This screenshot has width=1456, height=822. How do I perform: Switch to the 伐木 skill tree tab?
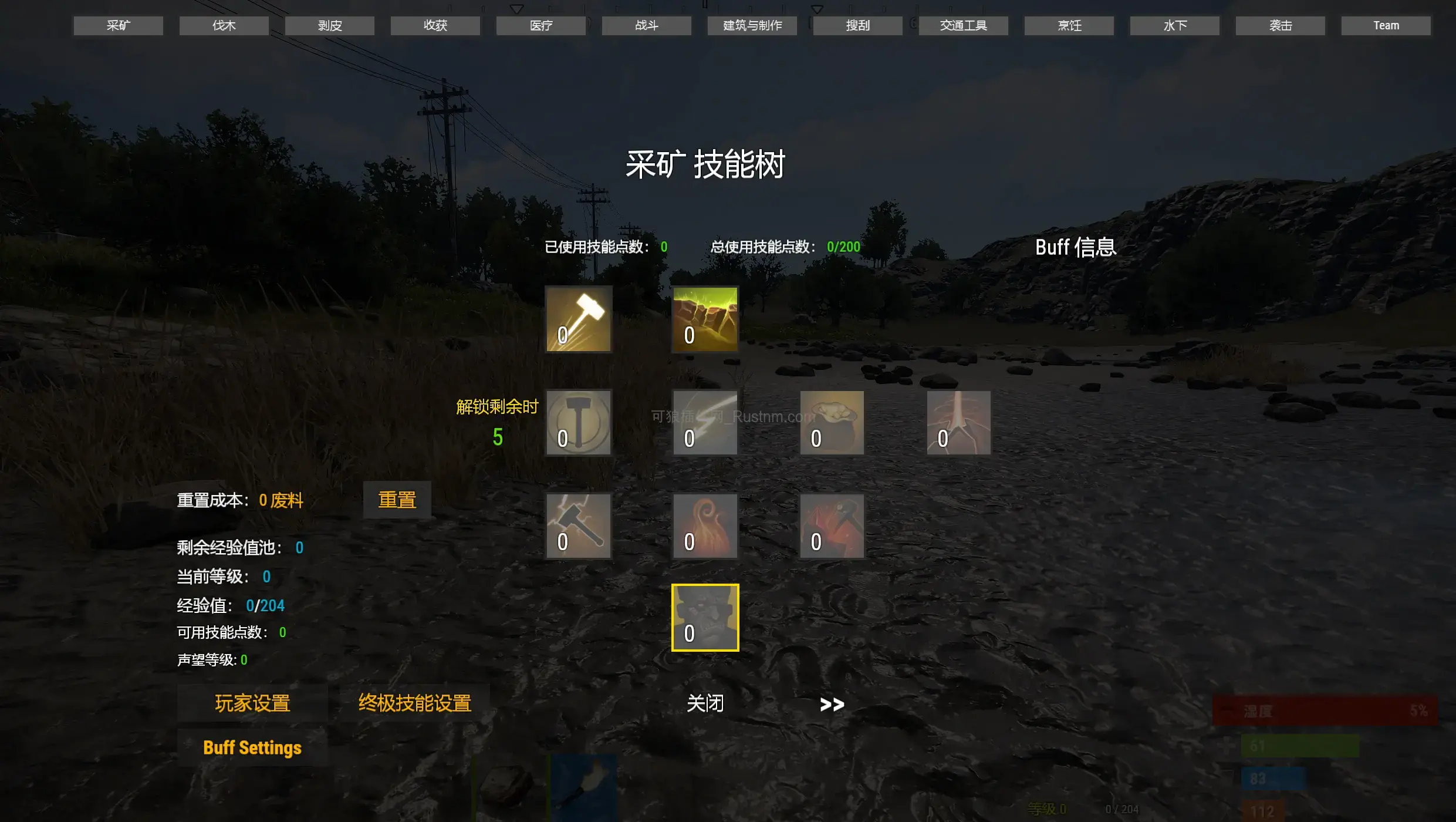click(x=223, y=25)
